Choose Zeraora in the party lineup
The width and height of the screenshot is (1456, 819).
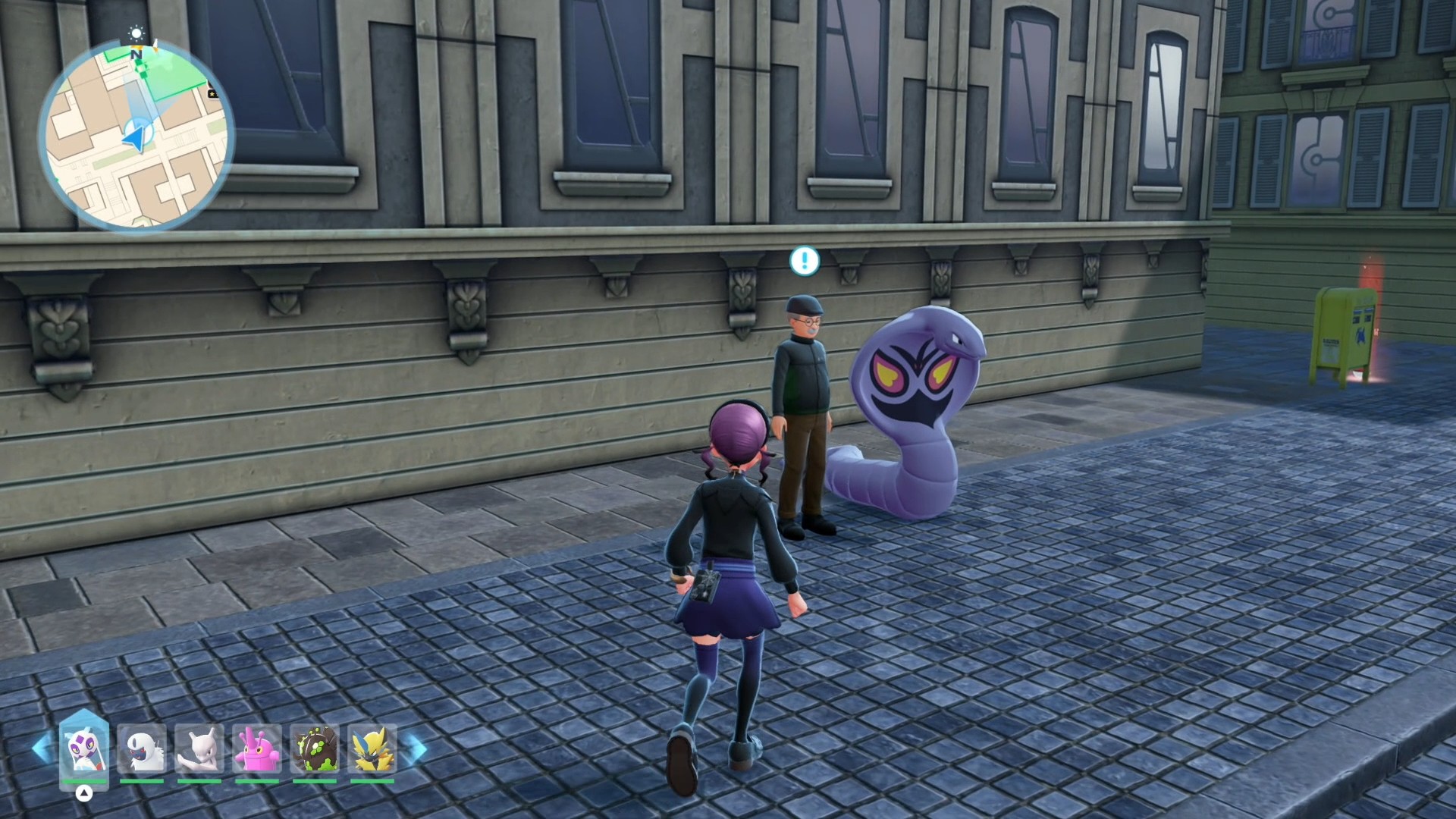pos(372,748)
